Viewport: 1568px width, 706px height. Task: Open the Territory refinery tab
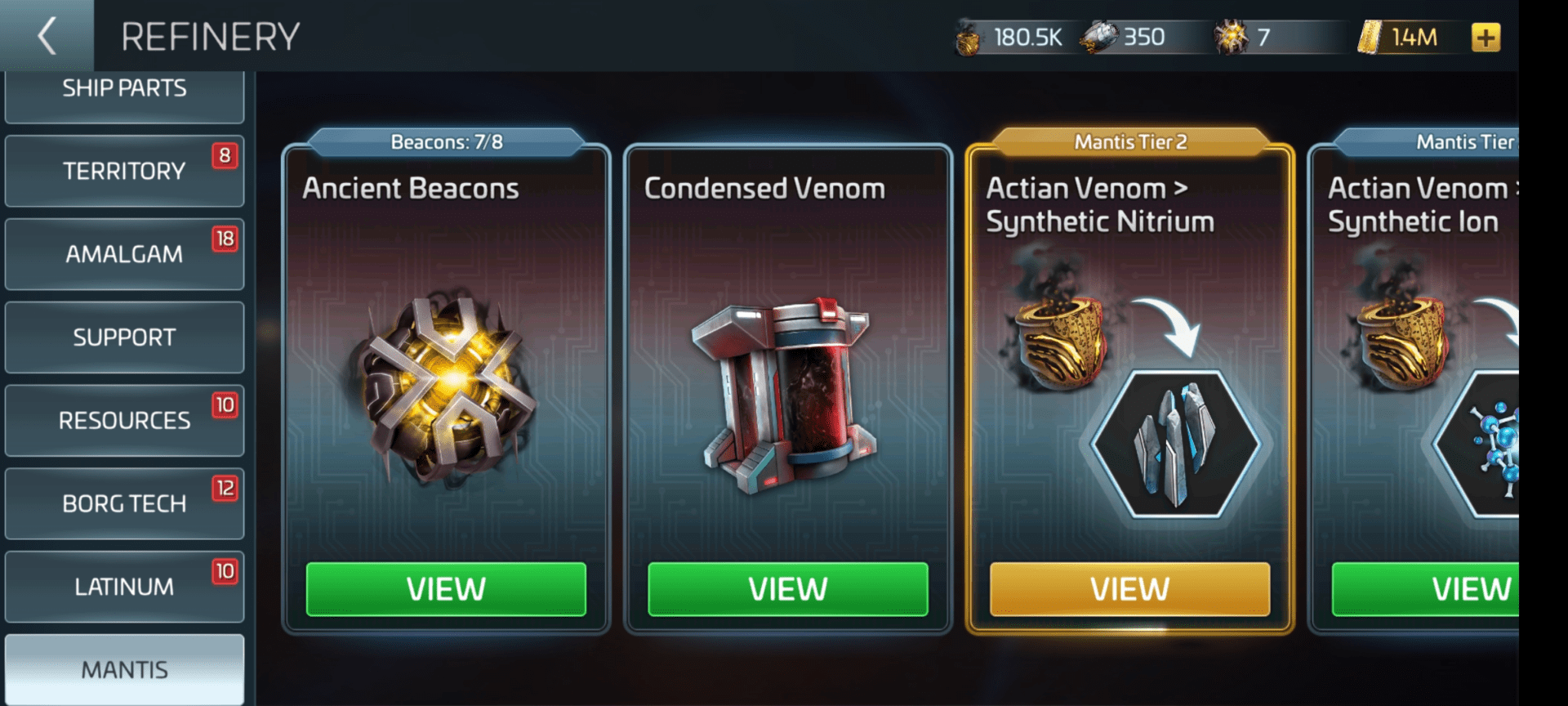[x=124, y=171]
